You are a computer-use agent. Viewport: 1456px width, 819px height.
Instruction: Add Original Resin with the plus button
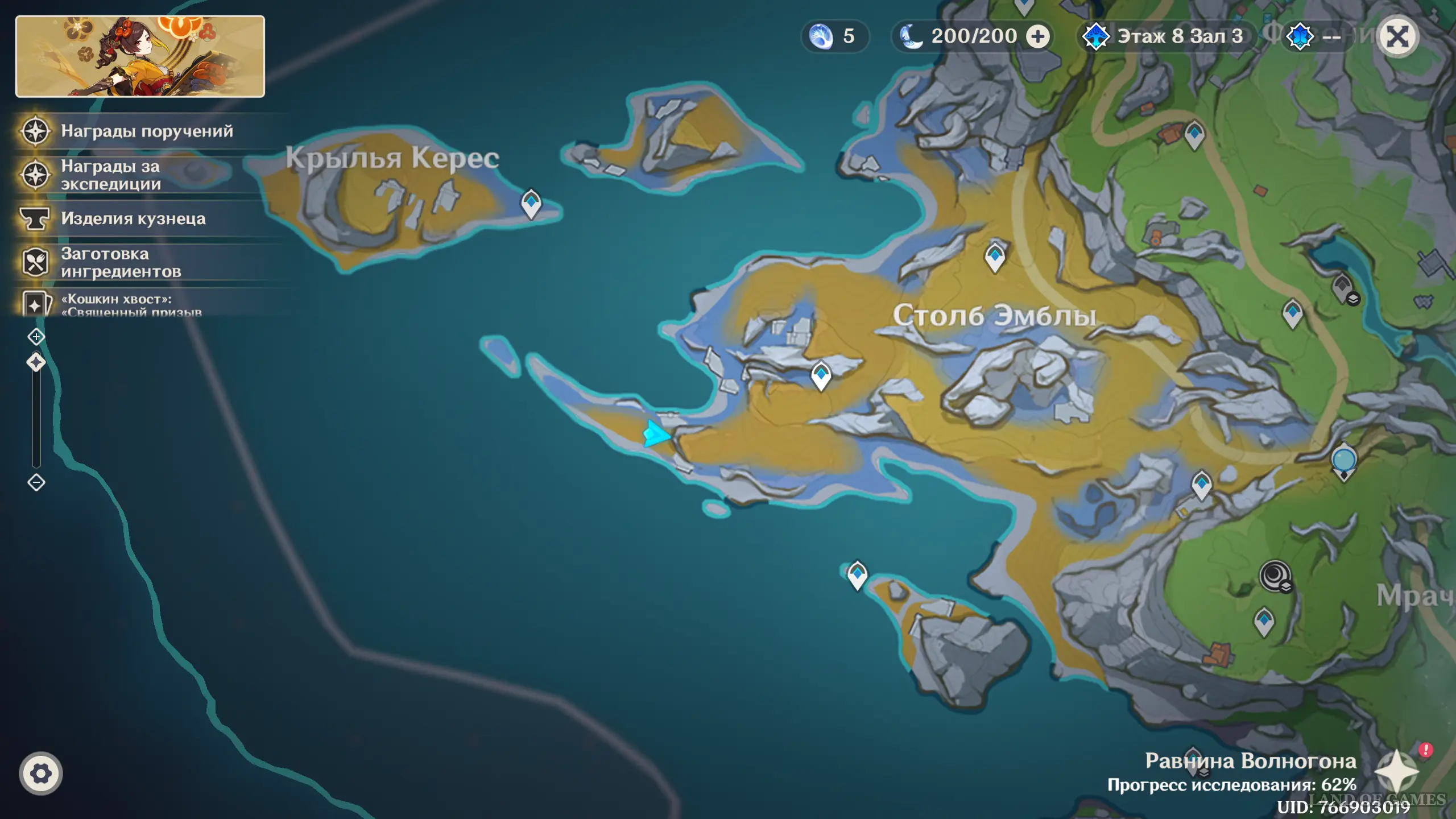point(1038,37)
